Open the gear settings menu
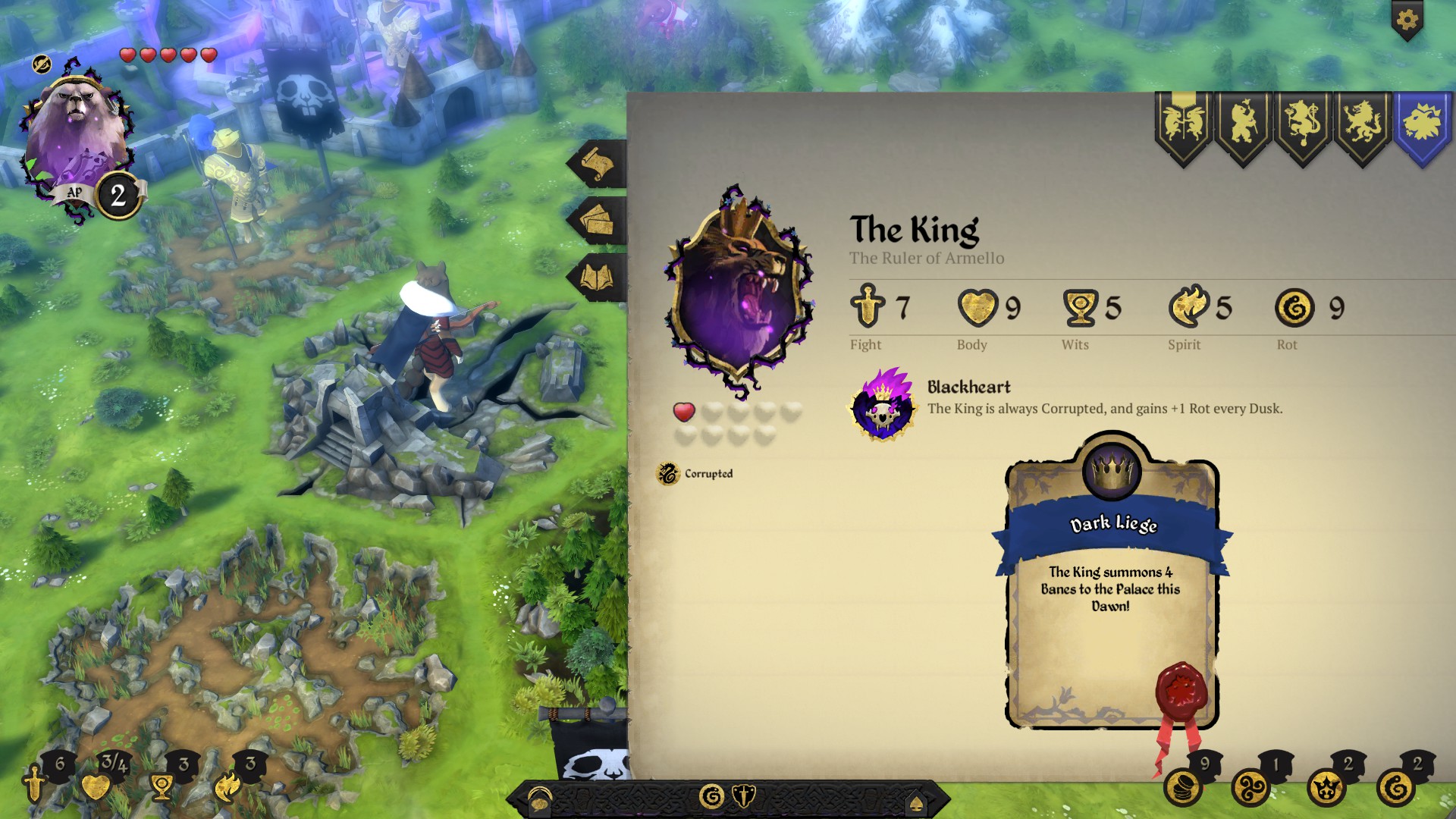1456x819 pixels. 1407,20
